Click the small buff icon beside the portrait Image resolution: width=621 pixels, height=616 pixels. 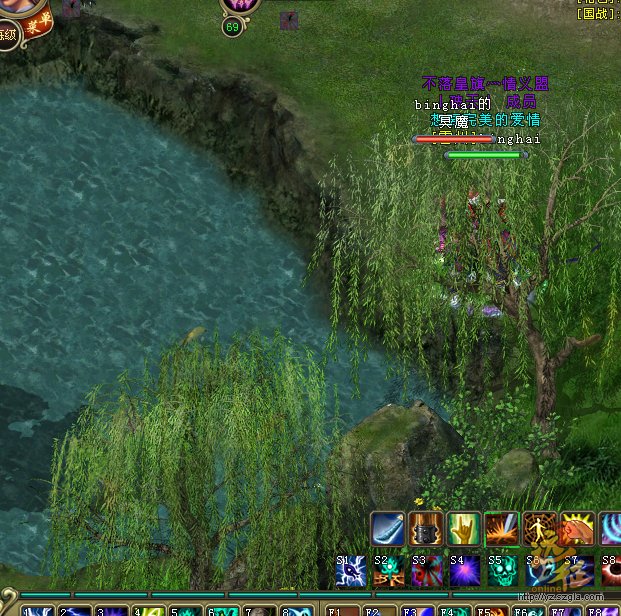click(x=72, y=9)
